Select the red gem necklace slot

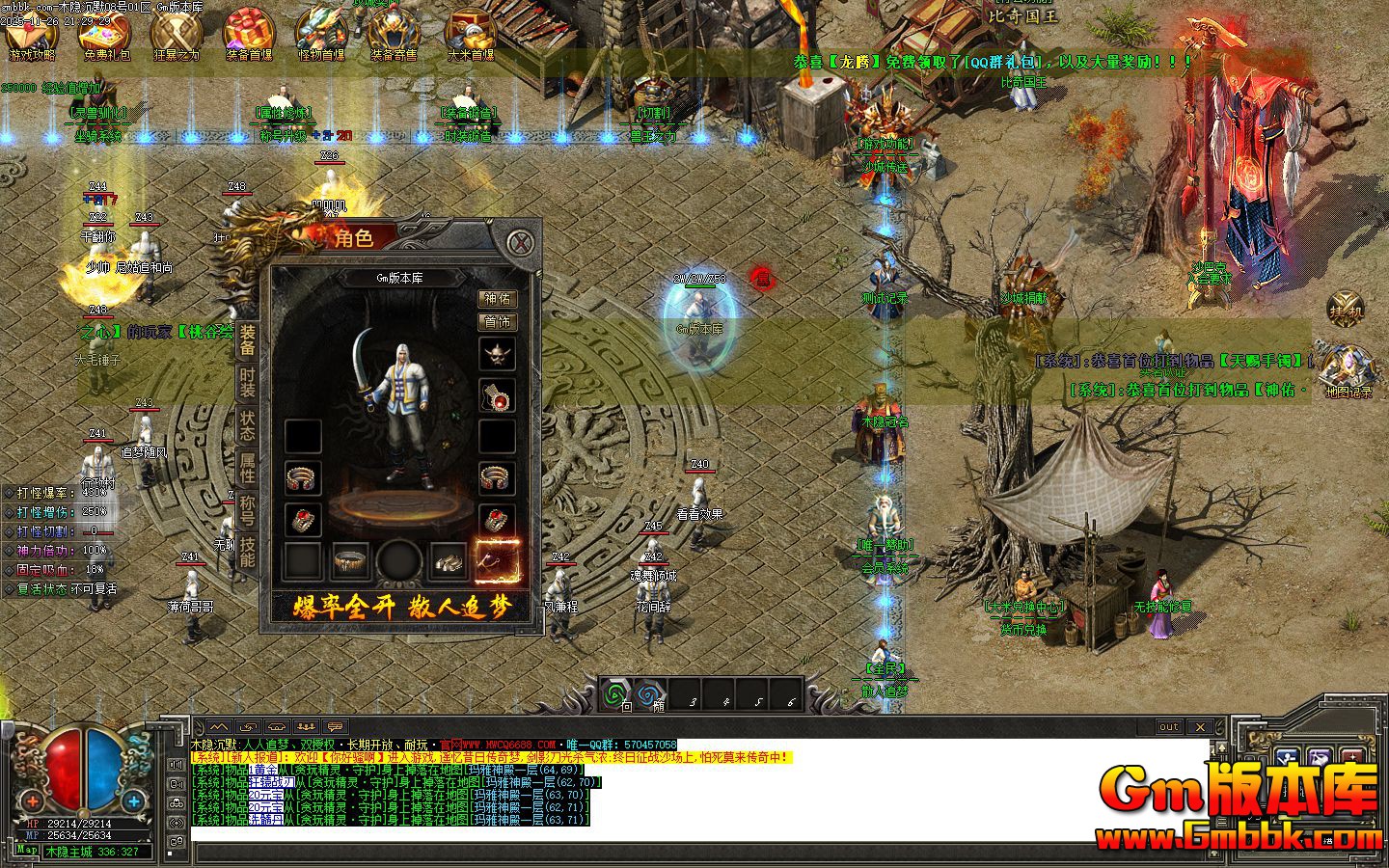pyautogui.click(x=498, y=395)
